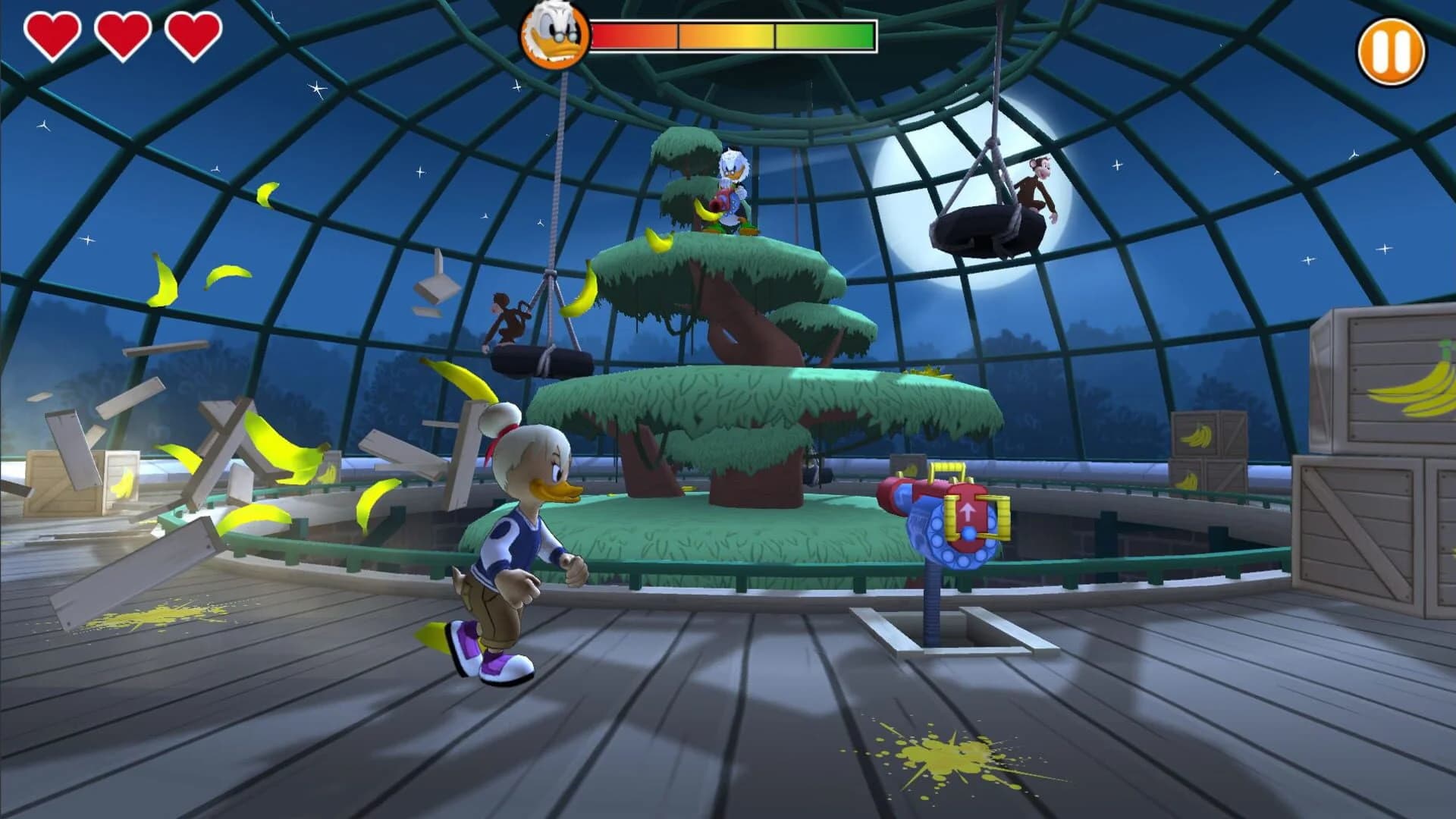This screenshot has width=1456, height=819.
Task: Click the middle heart icon
Action: [121, 33]
